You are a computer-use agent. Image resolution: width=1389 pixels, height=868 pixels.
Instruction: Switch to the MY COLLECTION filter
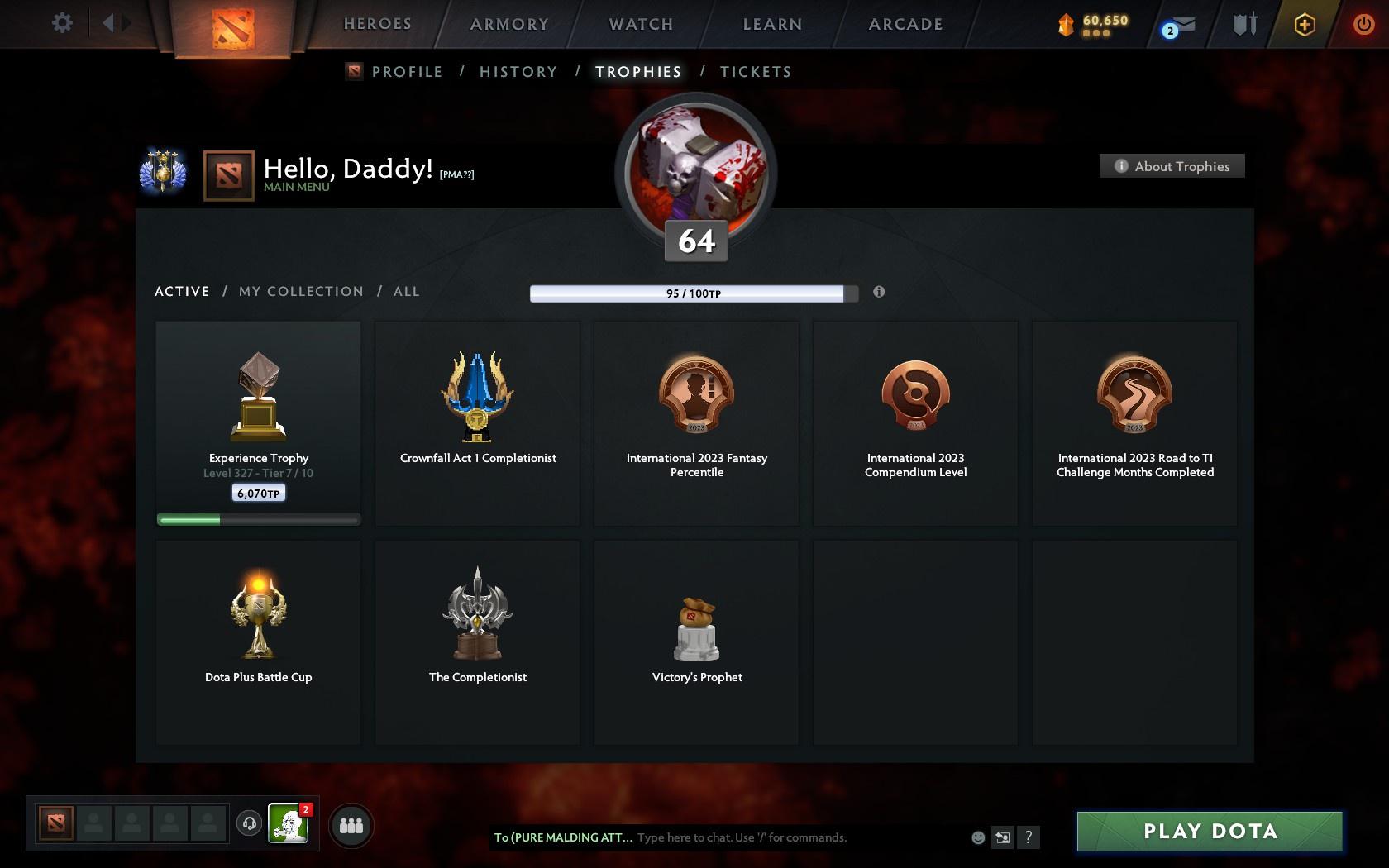coord(300,291)
